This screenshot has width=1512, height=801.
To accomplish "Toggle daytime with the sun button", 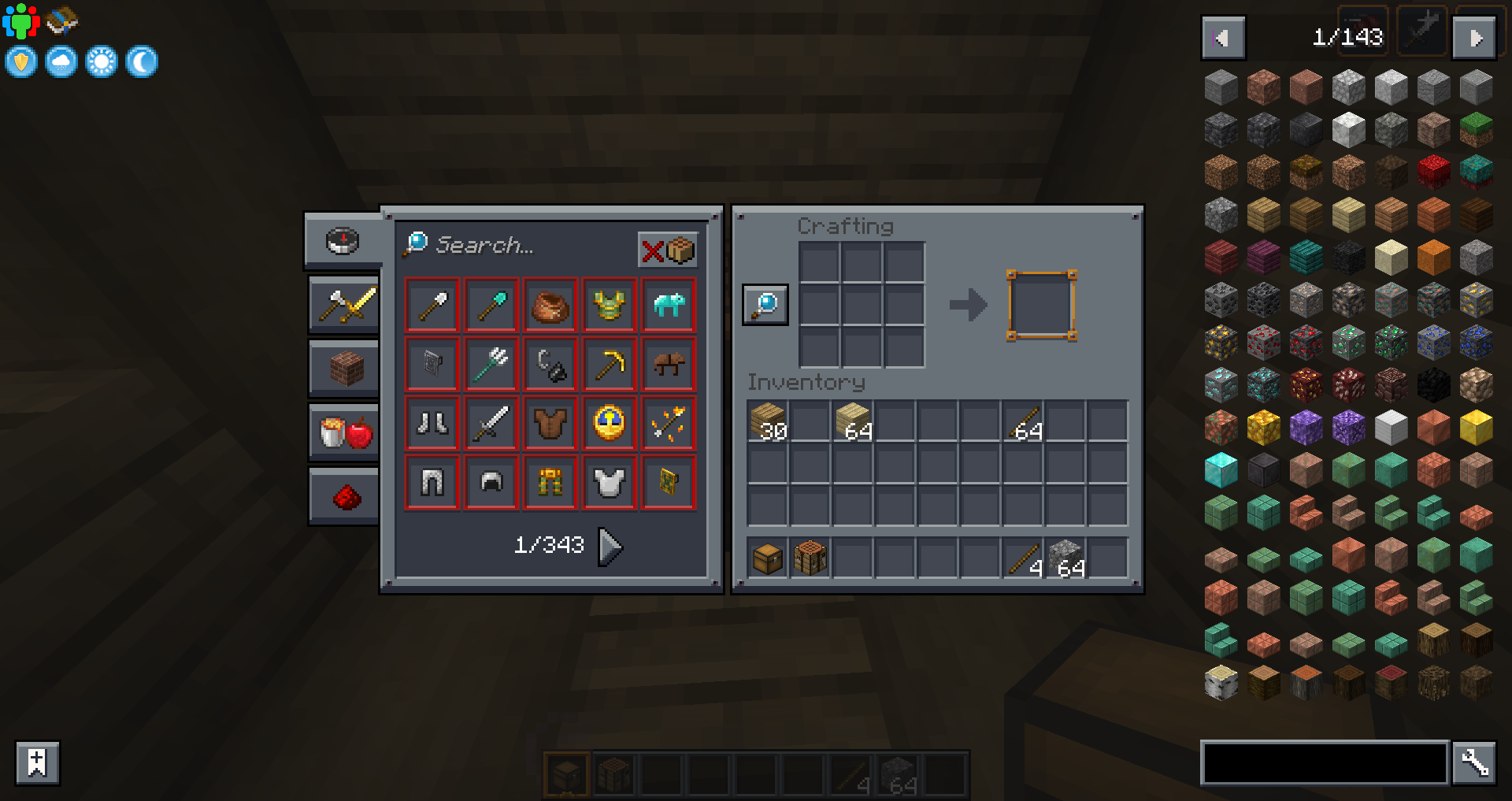I will click(101, 61).
